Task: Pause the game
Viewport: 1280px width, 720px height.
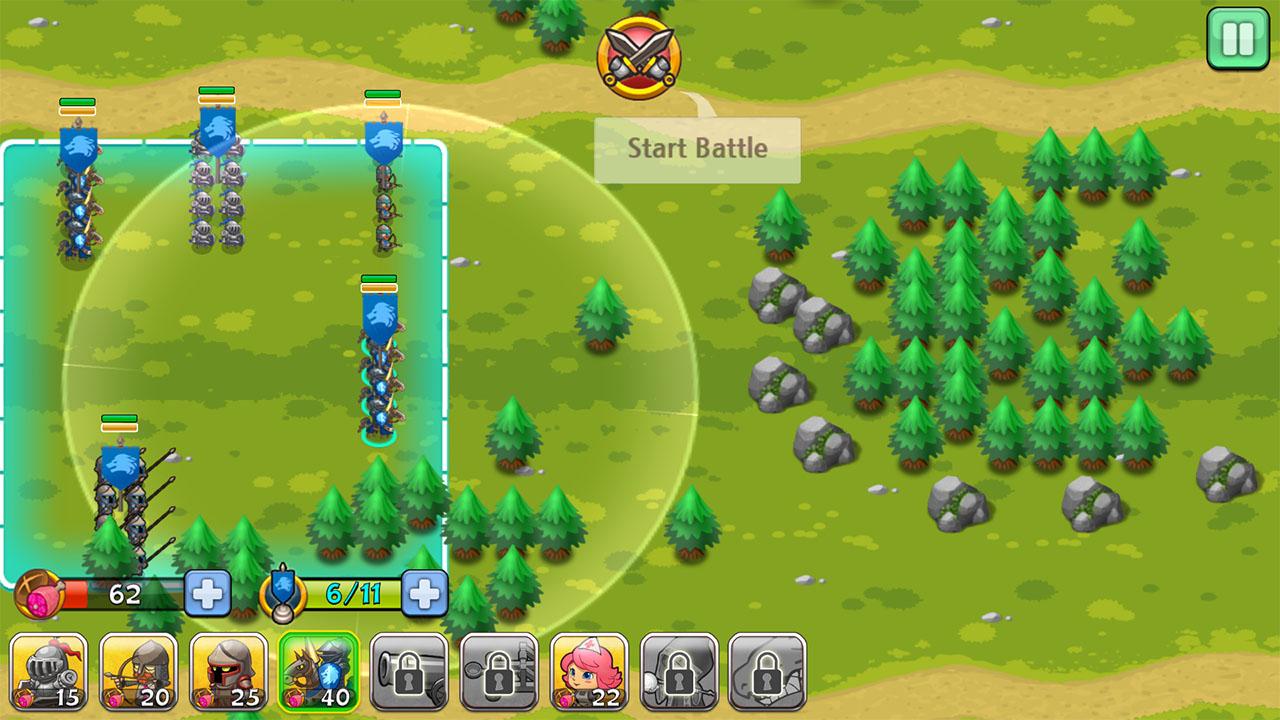Action: point(1237,39)
